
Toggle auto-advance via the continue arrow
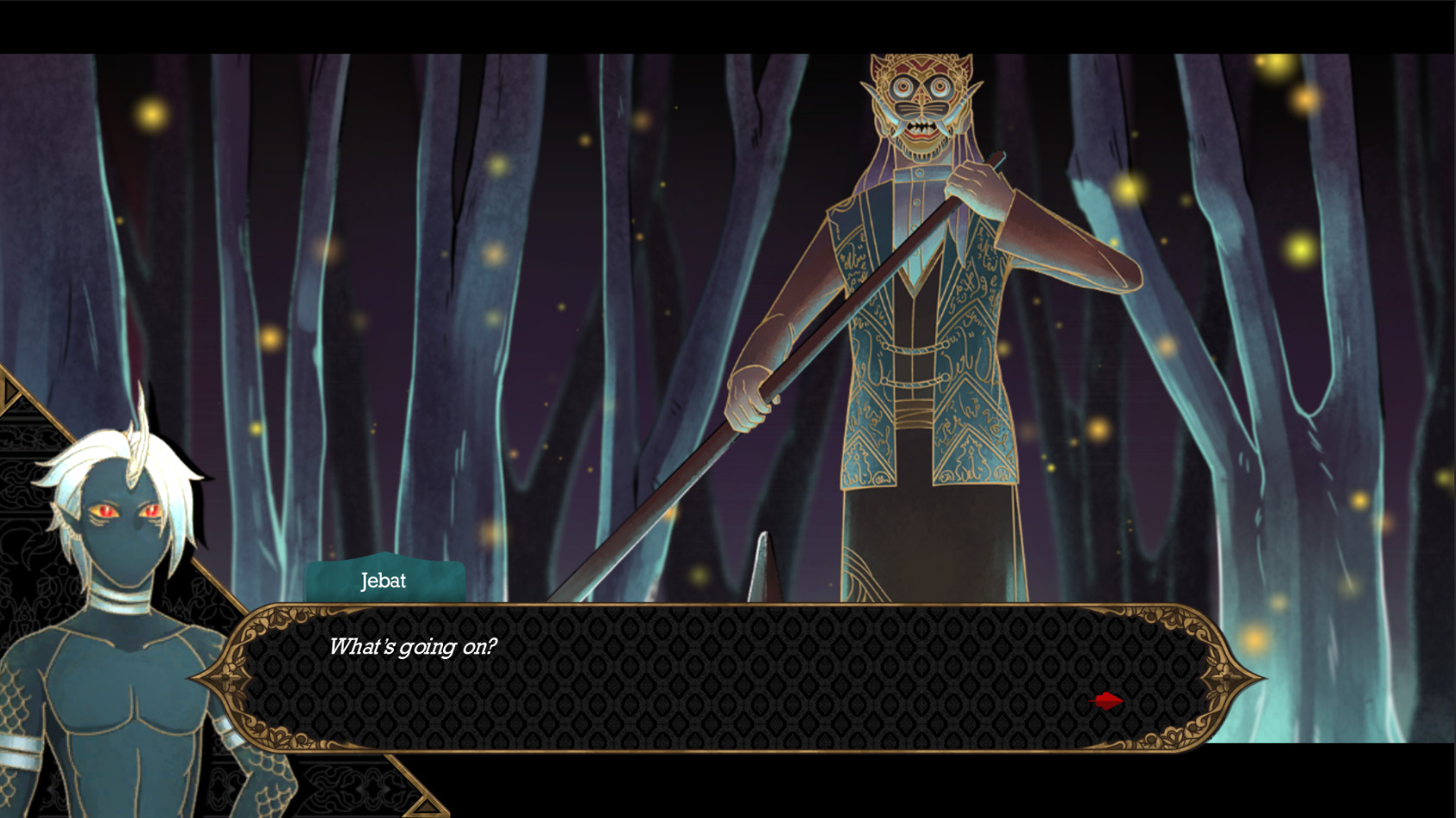(x=1108, y=701)
